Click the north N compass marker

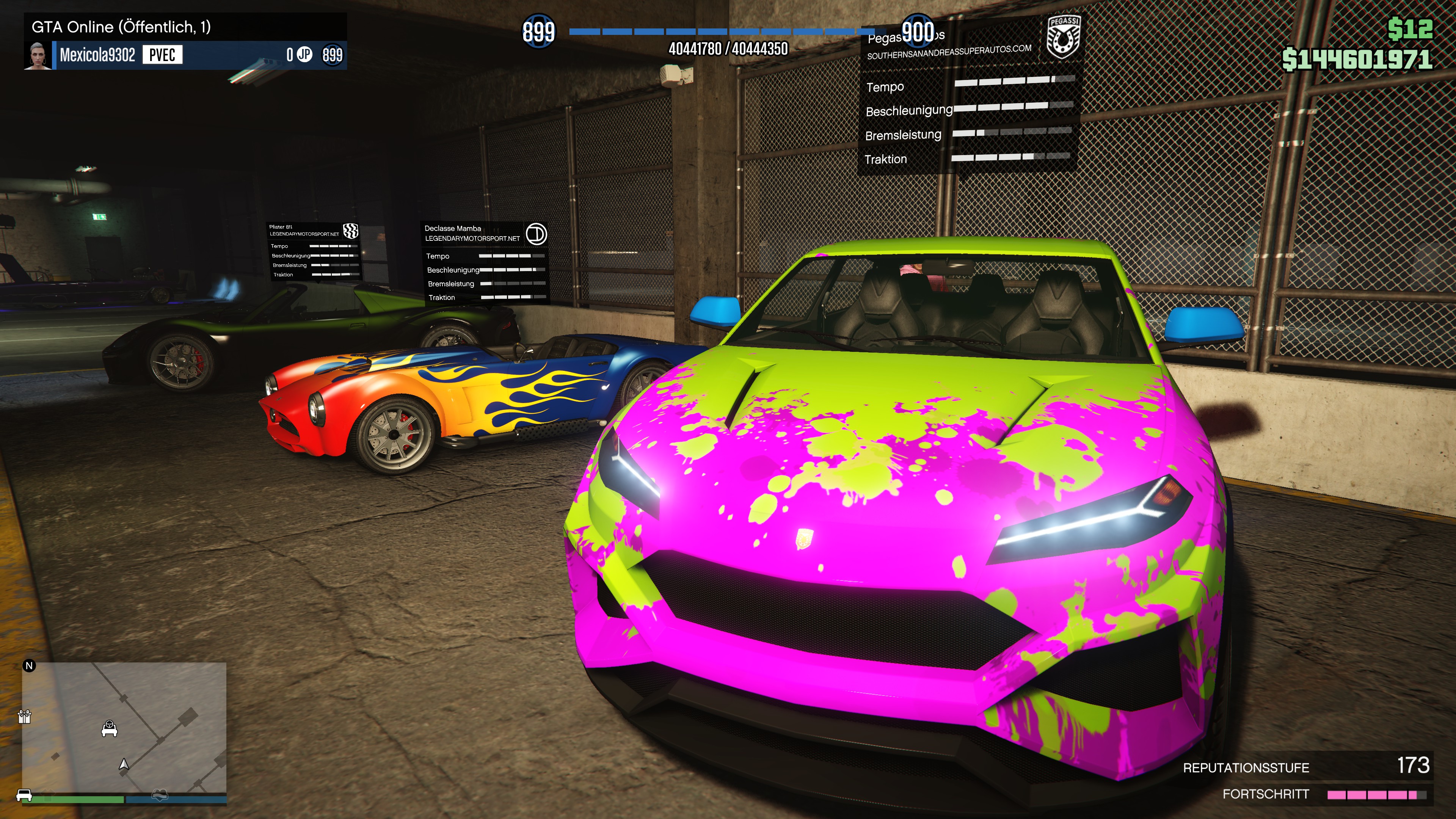pos(30,666)
